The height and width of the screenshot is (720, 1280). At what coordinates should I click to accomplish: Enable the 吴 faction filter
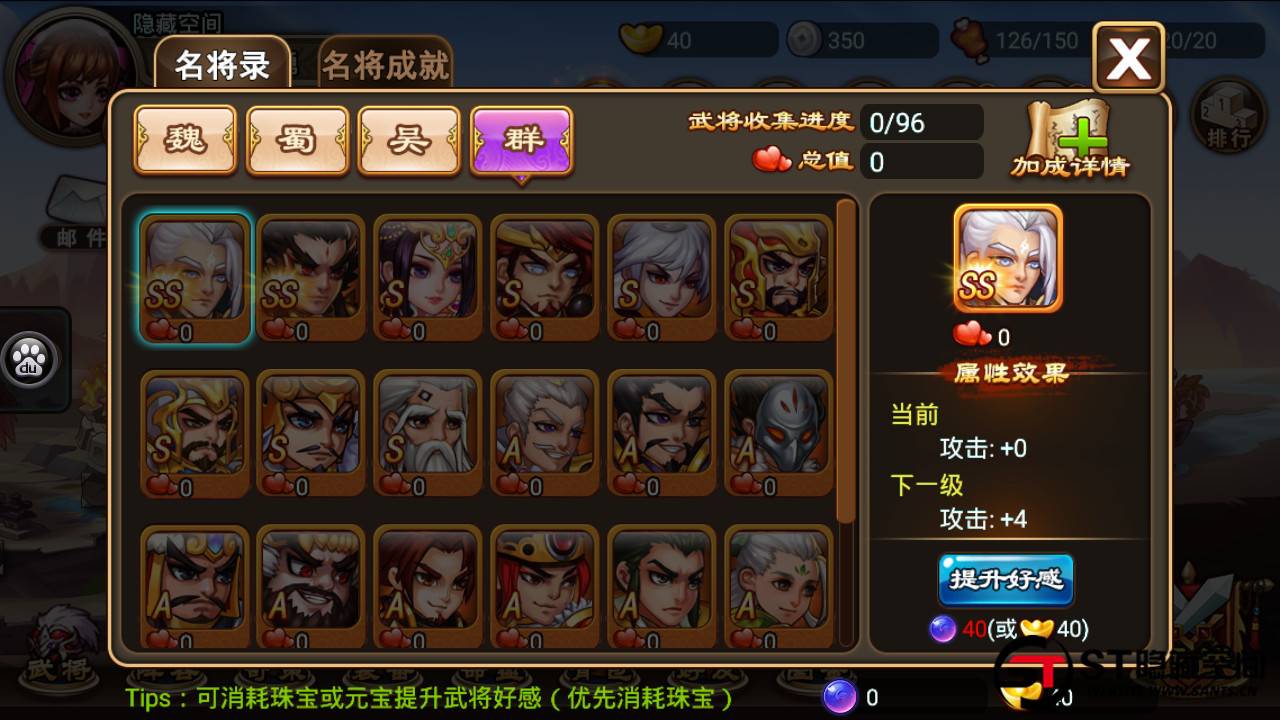409,140
